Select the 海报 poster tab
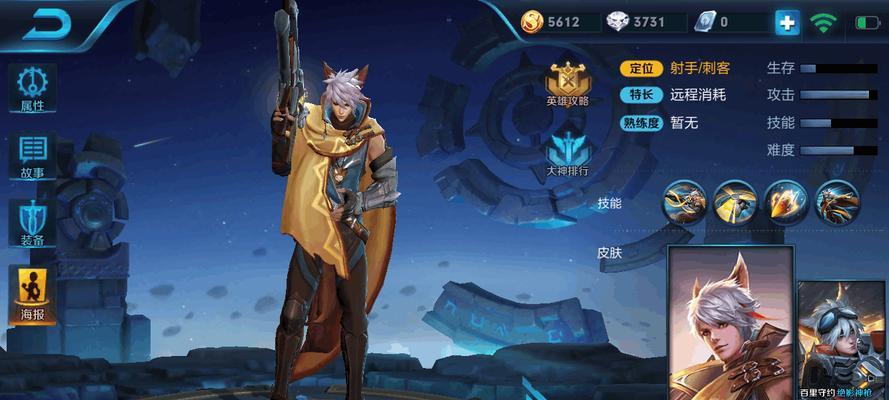The image size is (889, 400). click(33, 294)
